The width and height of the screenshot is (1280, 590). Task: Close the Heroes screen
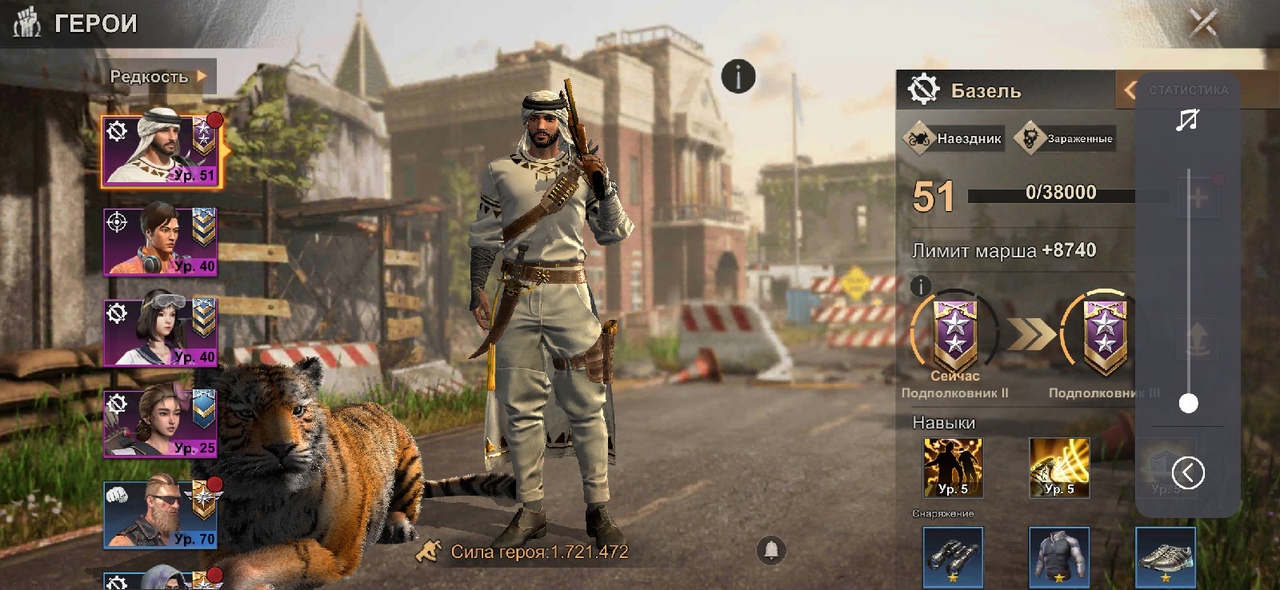coord(1203,22)
